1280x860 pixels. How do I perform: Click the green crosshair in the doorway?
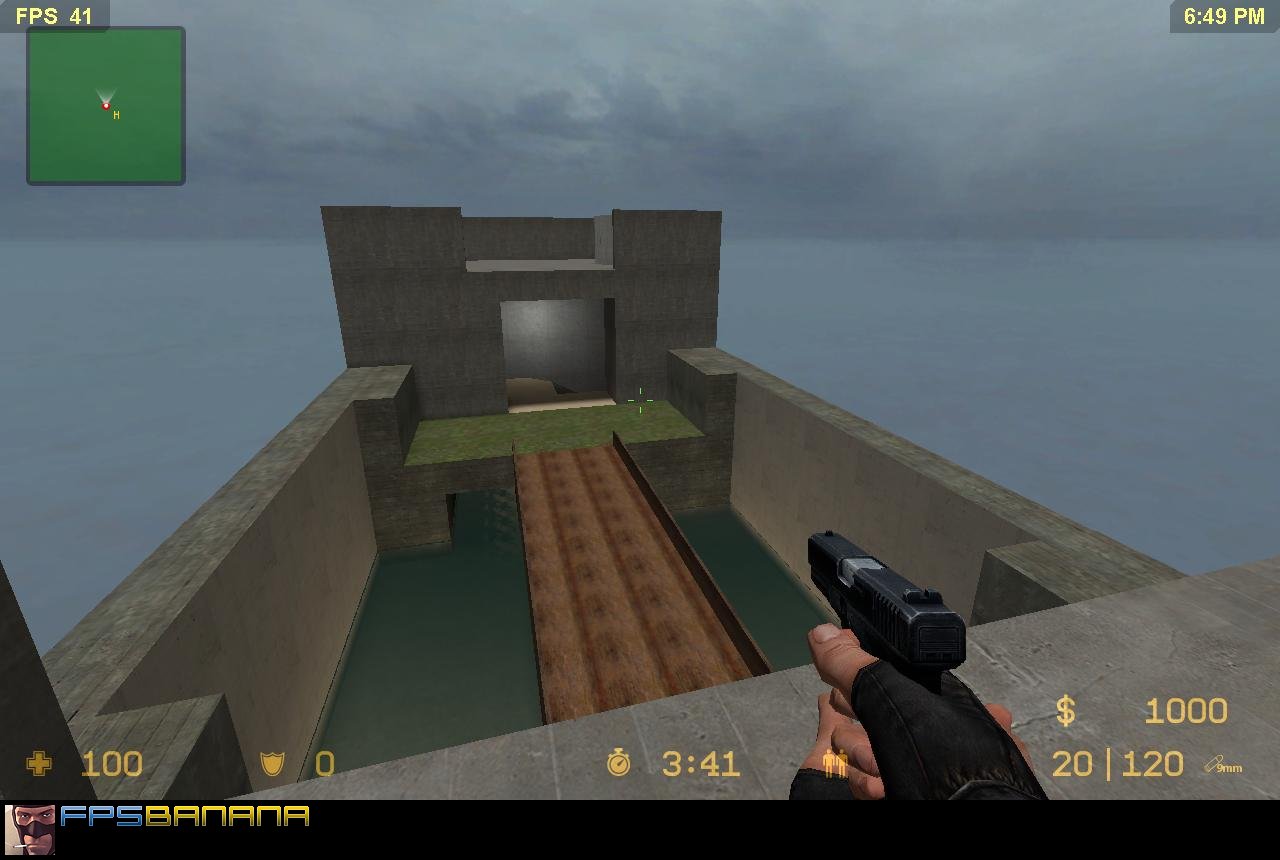click(x=639, y=399)
